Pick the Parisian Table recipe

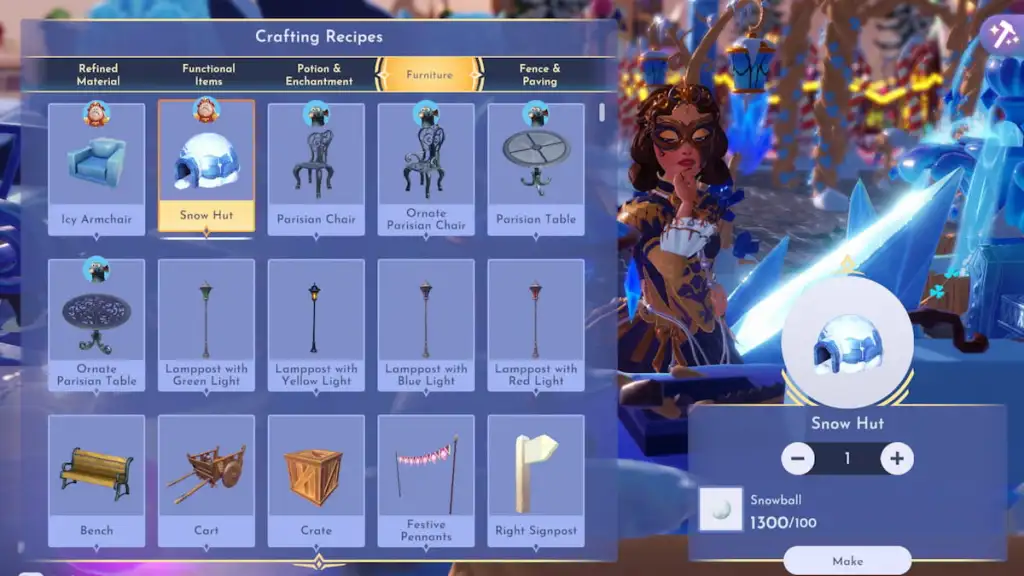[x=536, y=168]
